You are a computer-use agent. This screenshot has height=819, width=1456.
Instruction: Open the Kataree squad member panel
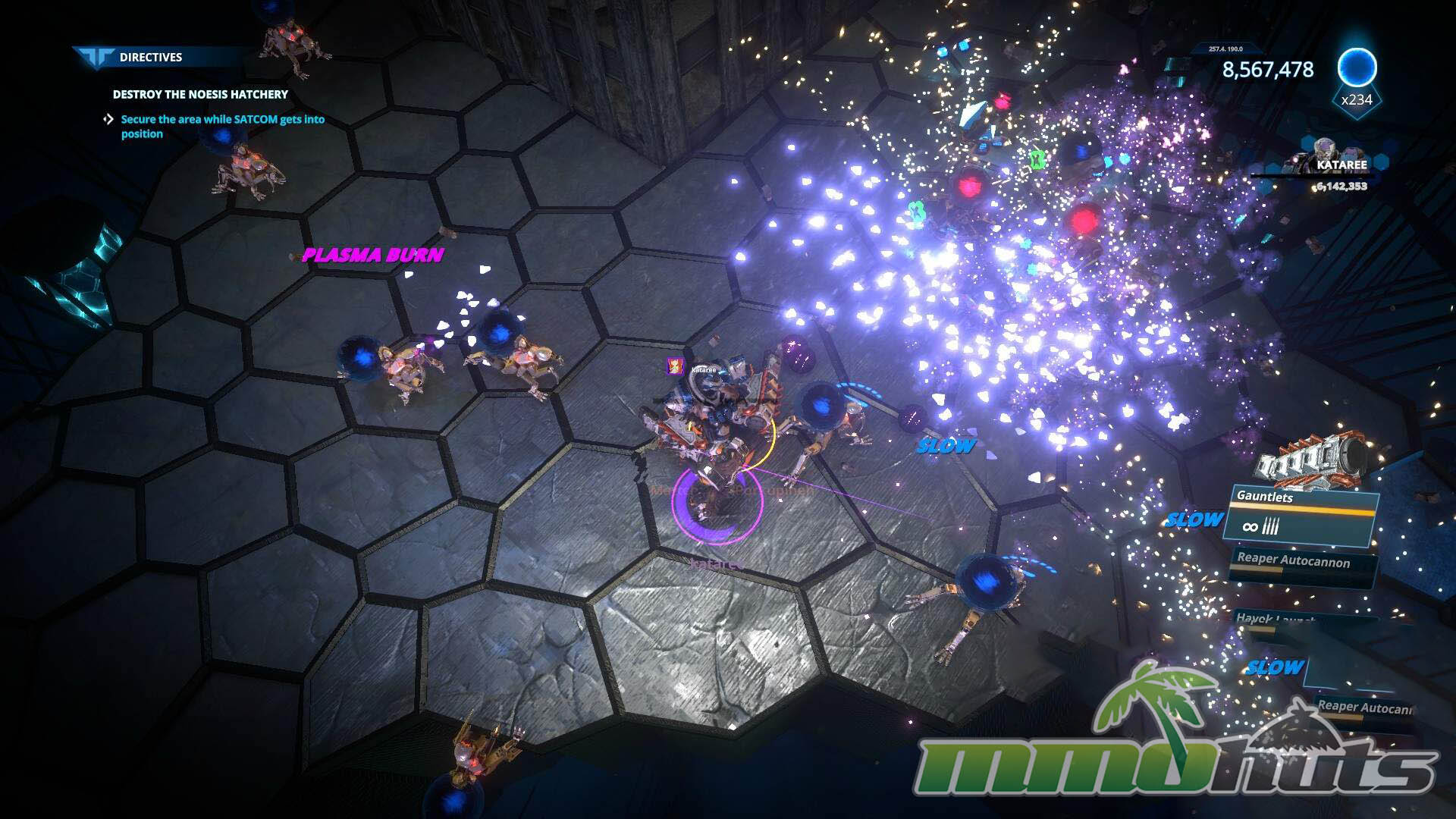pos(1341,165)
